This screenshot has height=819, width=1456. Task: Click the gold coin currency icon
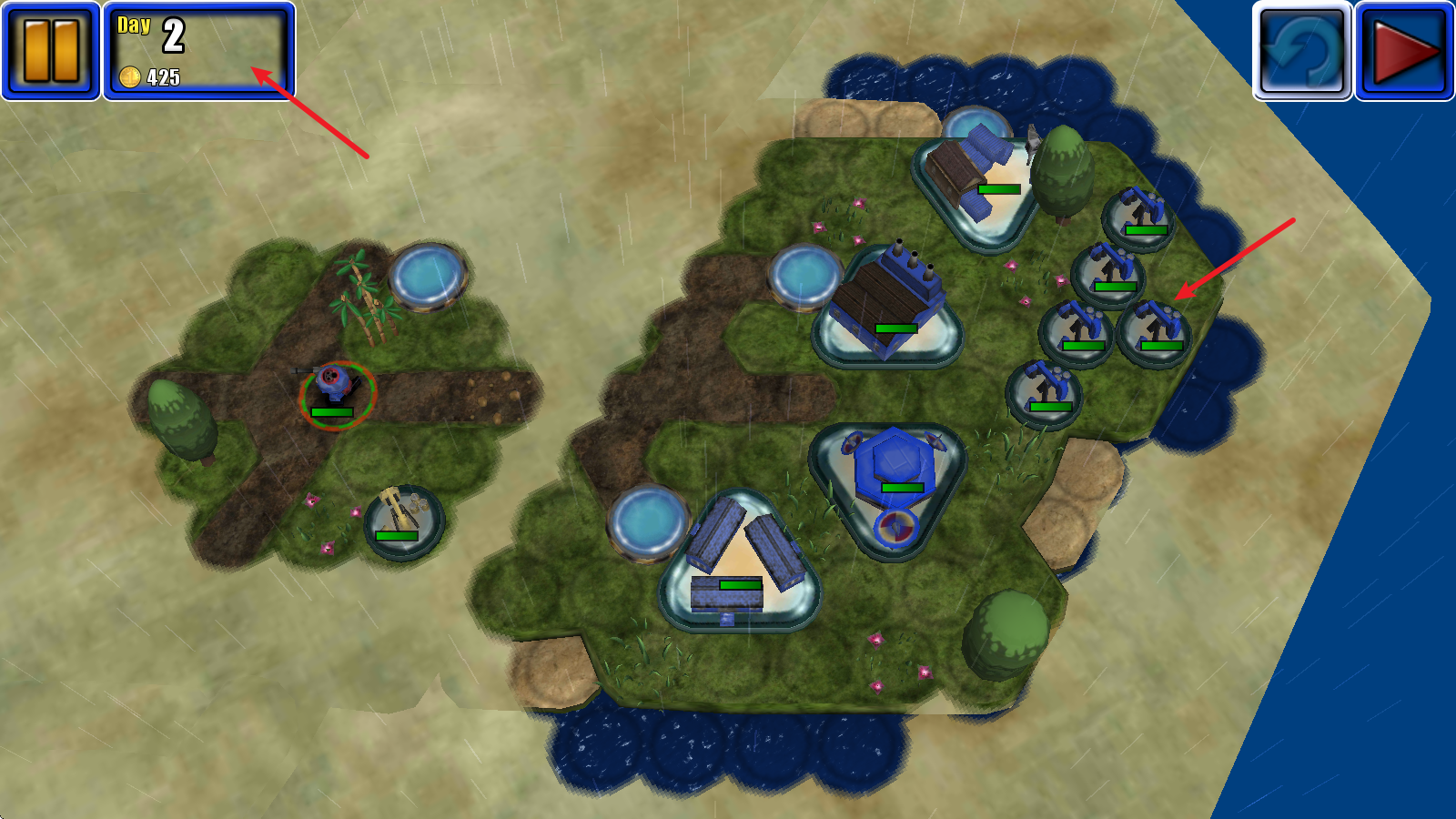pyautogui.click(x=129, y=76)
